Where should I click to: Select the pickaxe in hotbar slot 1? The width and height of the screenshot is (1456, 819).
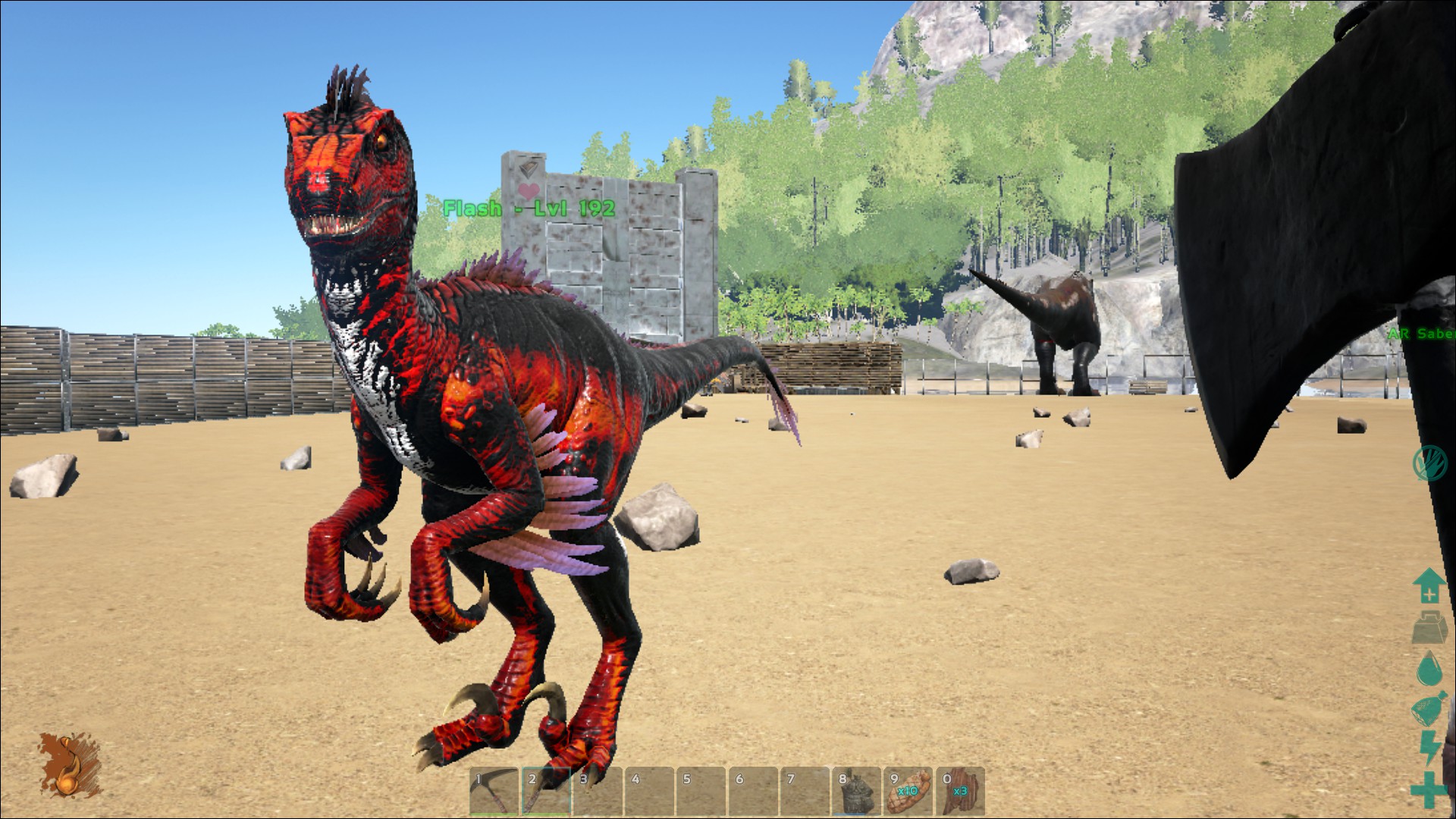coord(494,792)
